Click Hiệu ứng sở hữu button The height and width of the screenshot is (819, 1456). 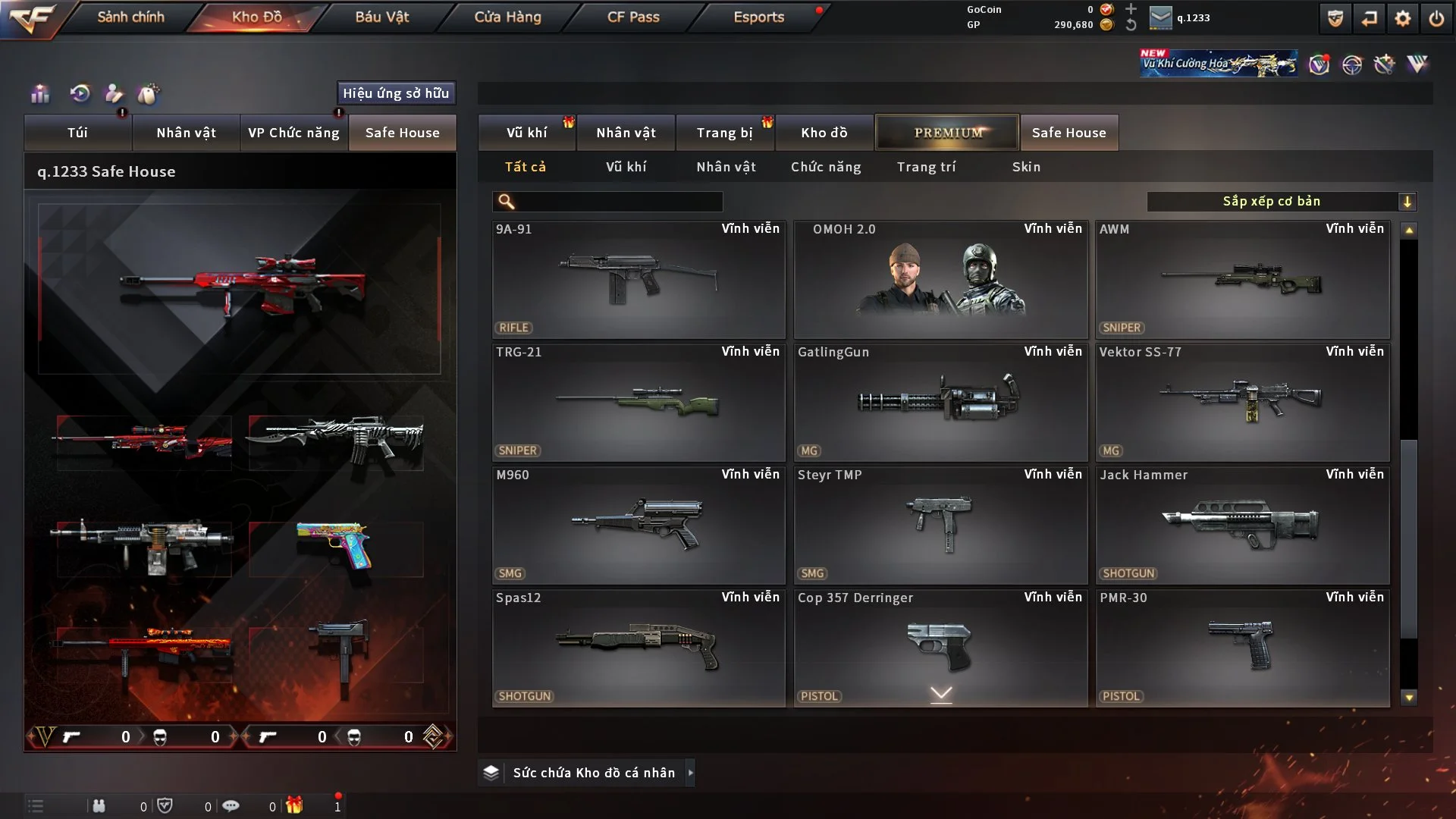point(396,93)
